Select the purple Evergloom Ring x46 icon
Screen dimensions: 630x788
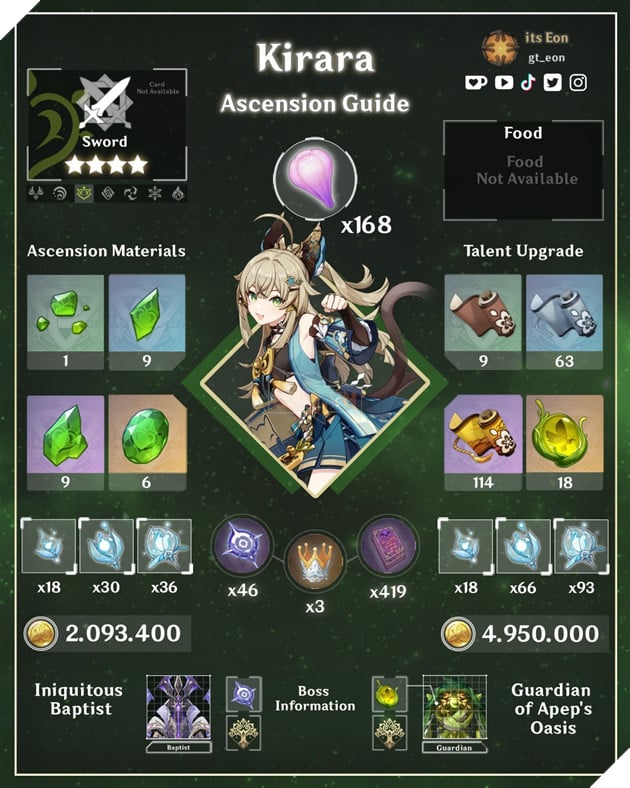[x=241, y=545]
